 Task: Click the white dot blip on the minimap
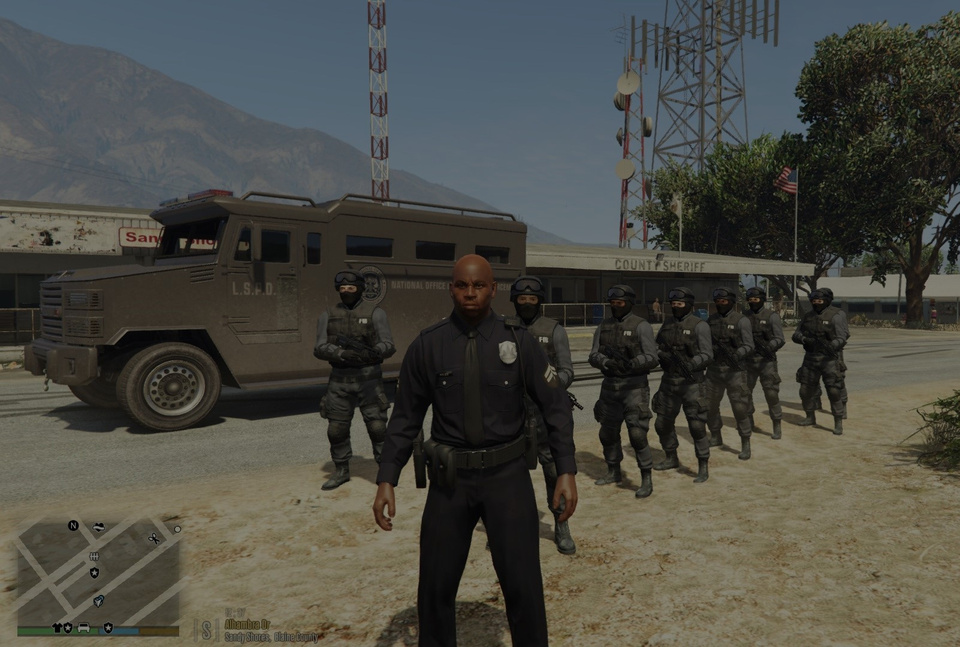tap(177, 529)
